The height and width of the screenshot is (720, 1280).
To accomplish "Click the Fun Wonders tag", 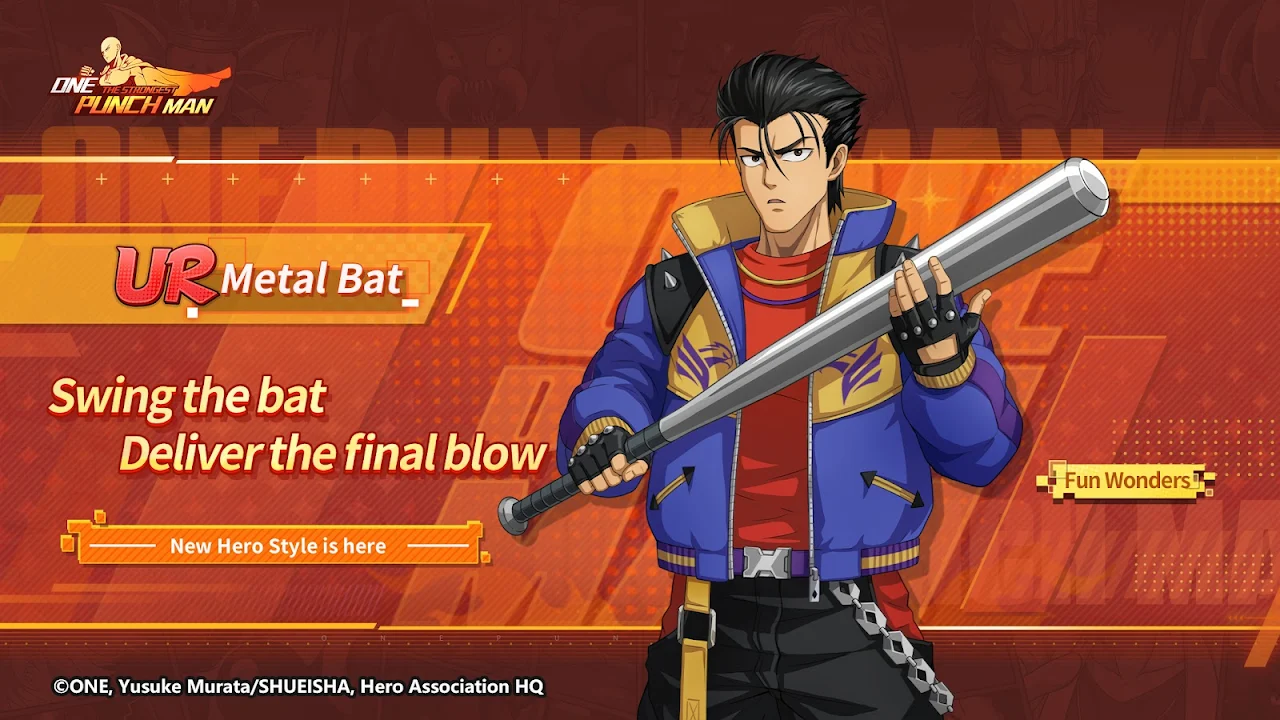I will pos(1127,481).
